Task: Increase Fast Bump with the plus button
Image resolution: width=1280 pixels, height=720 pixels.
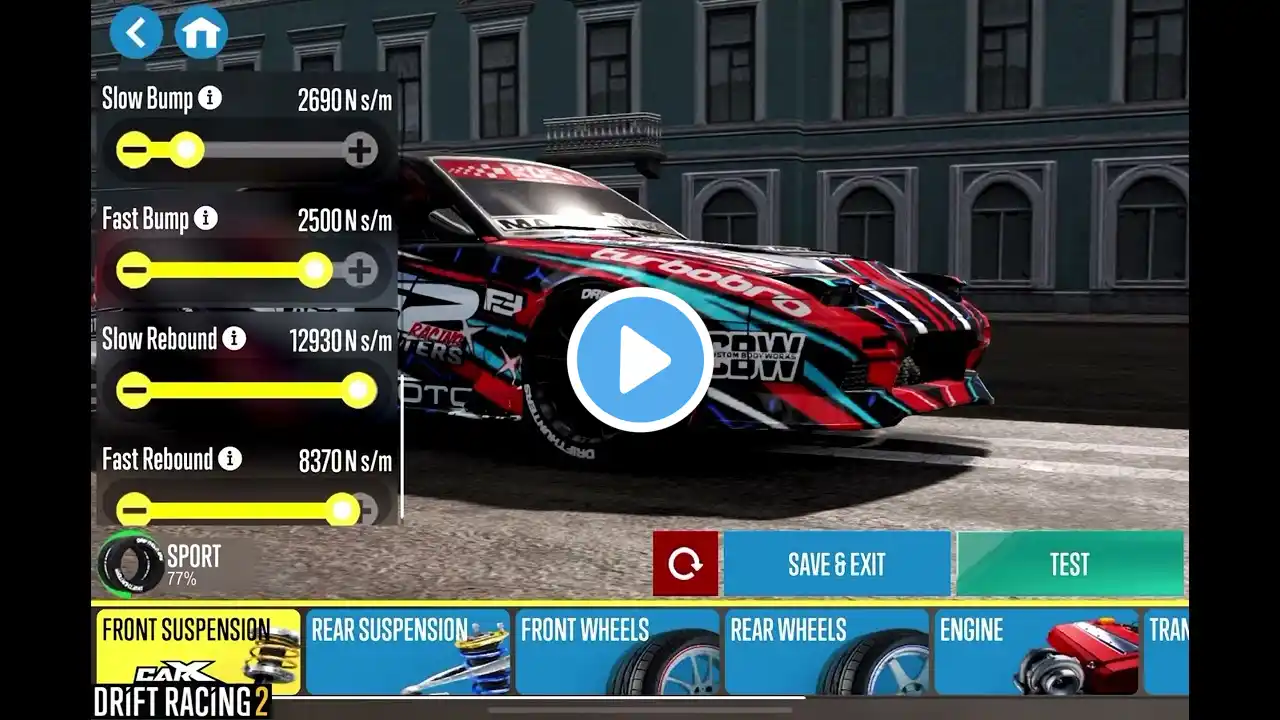Action: point(360,270)
